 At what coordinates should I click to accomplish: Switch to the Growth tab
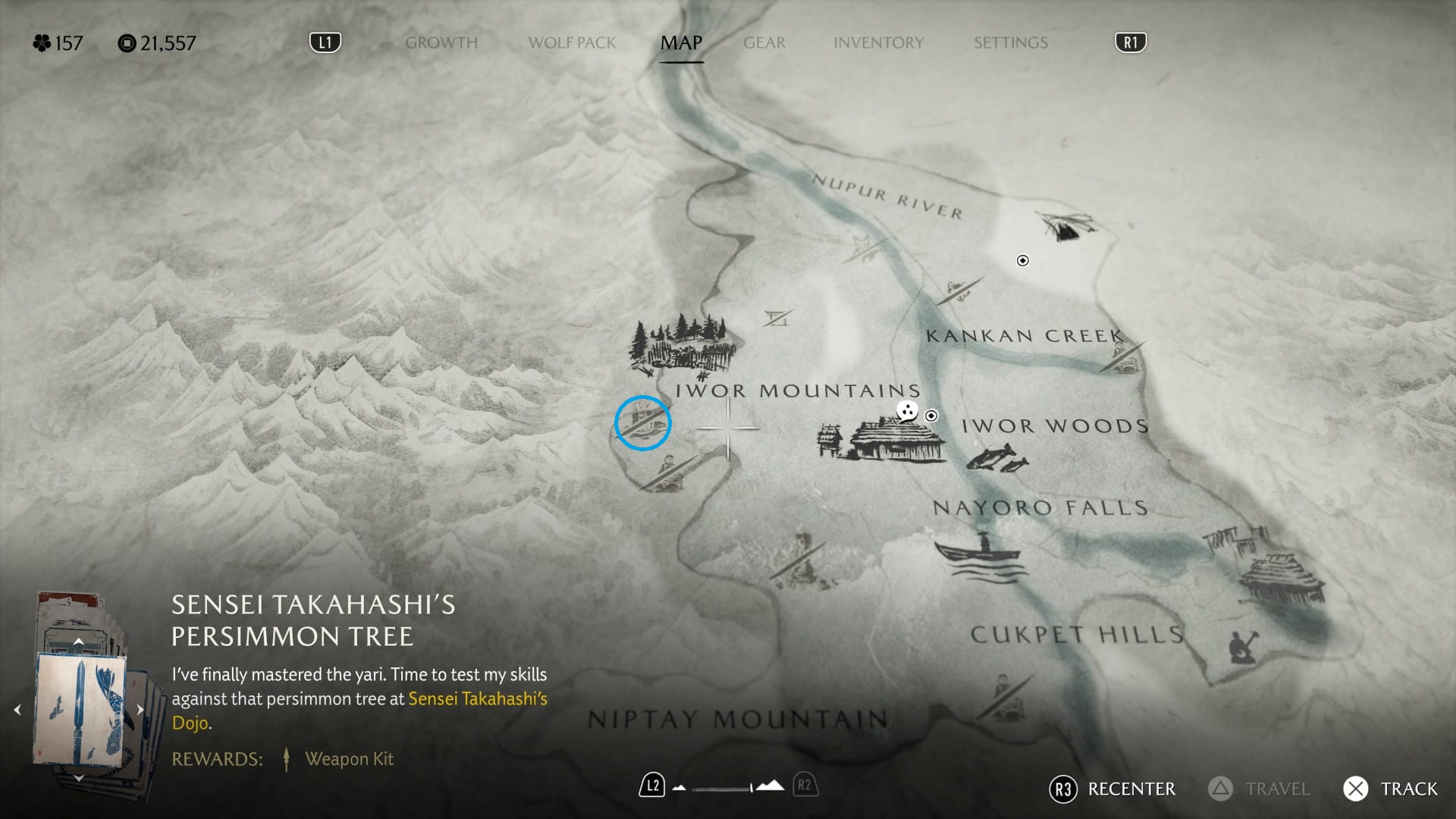(x=441, y=43)
